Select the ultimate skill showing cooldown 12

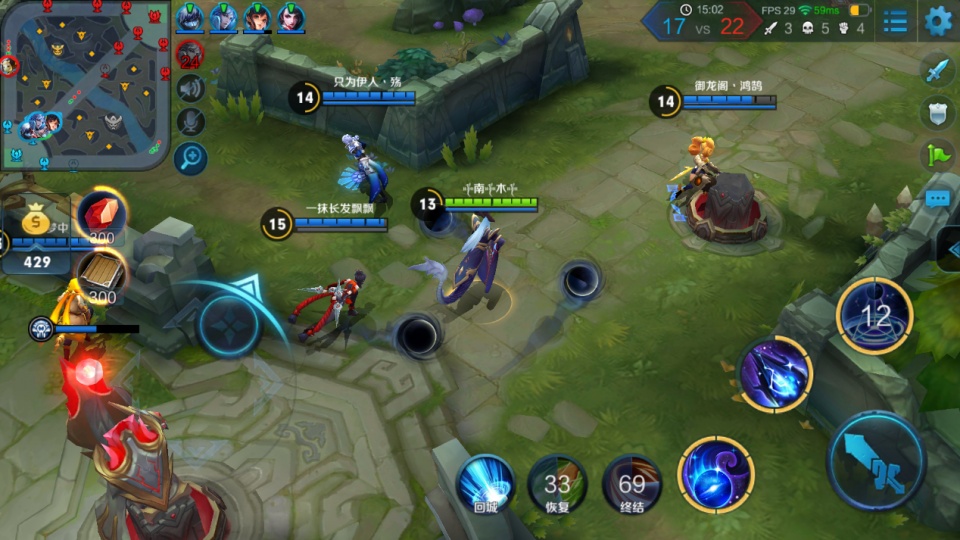[x=875, y=316]
